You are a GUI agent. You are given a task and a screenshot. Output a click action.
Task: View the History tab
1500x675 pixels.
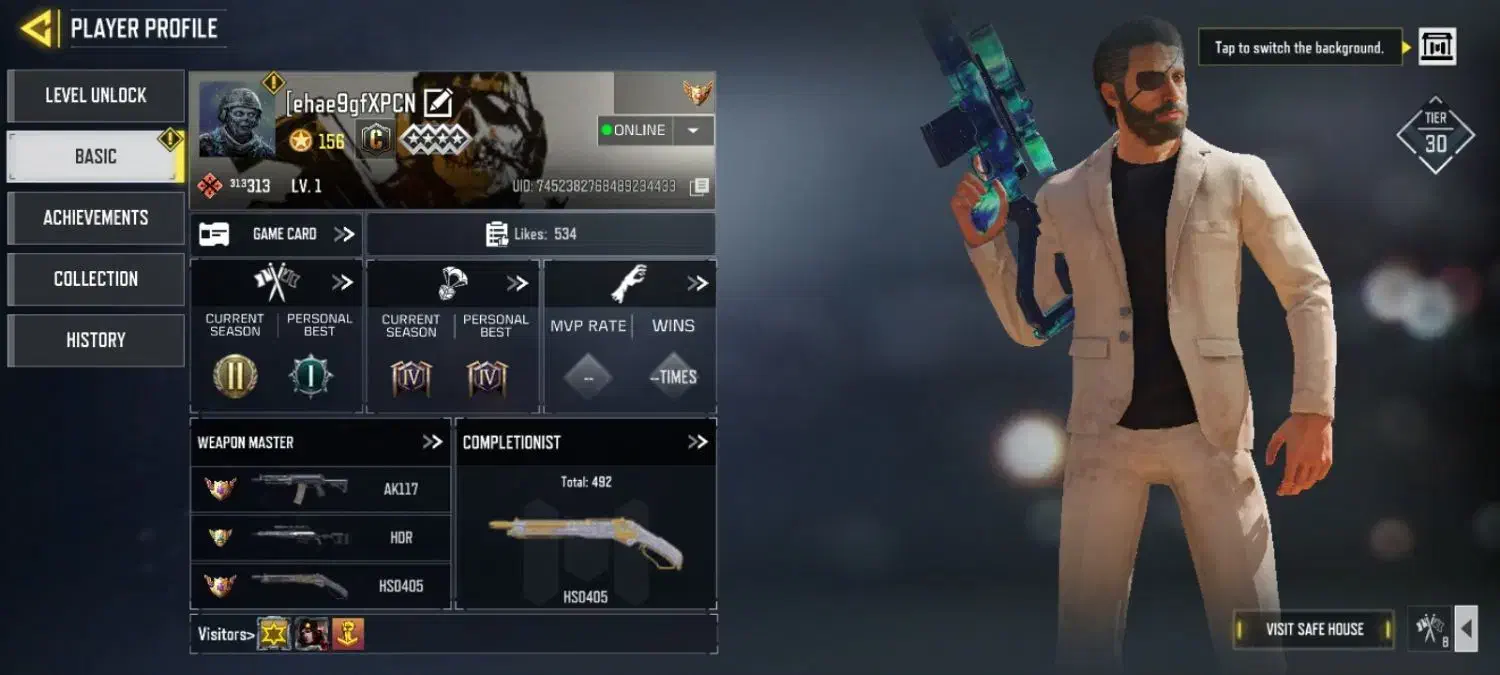[x=96, y=340]
